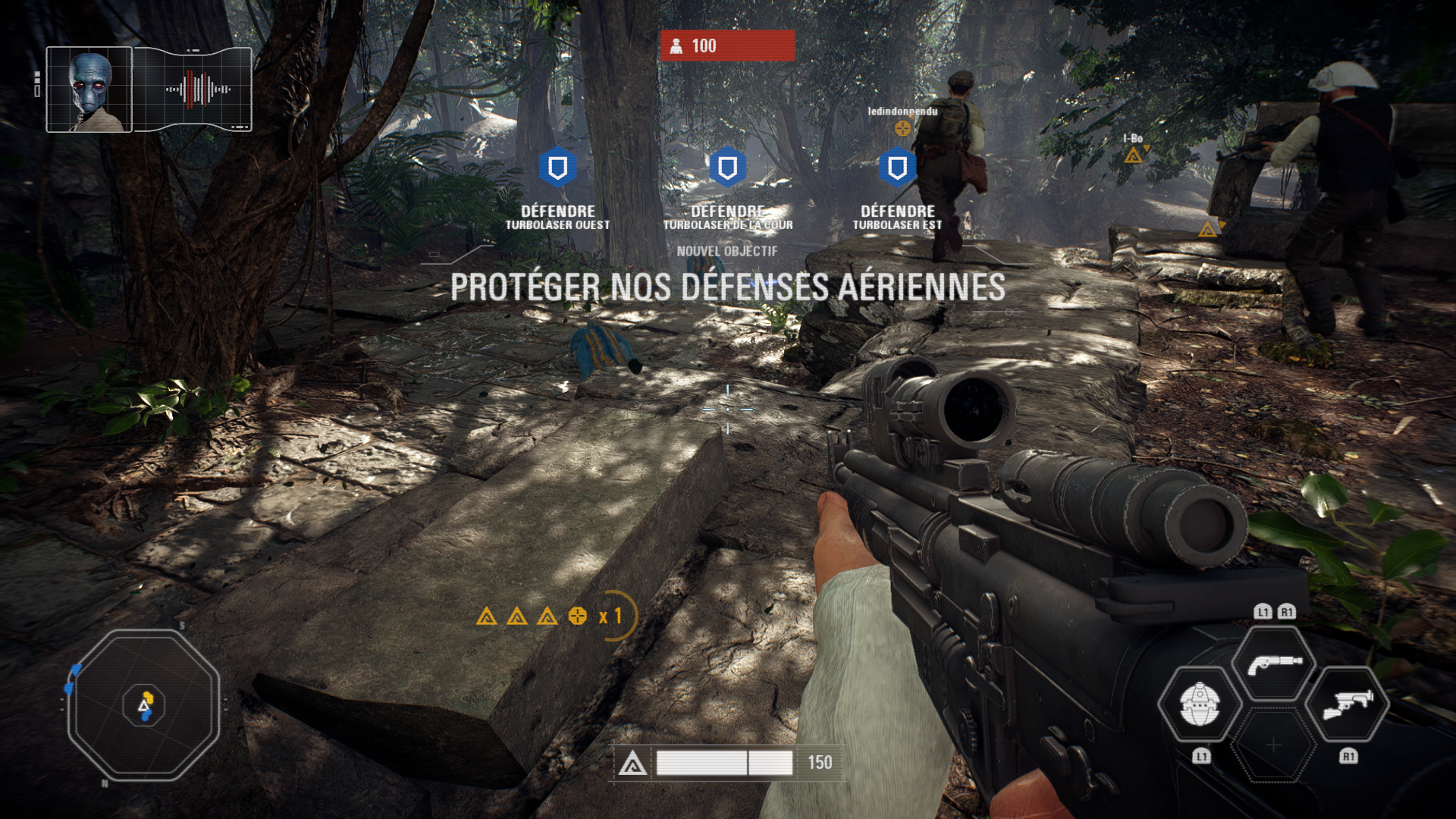This screenshot has width=1456, height=819.
Task: Click the ledindonpendu squad marker
Action: coord(902,128)
